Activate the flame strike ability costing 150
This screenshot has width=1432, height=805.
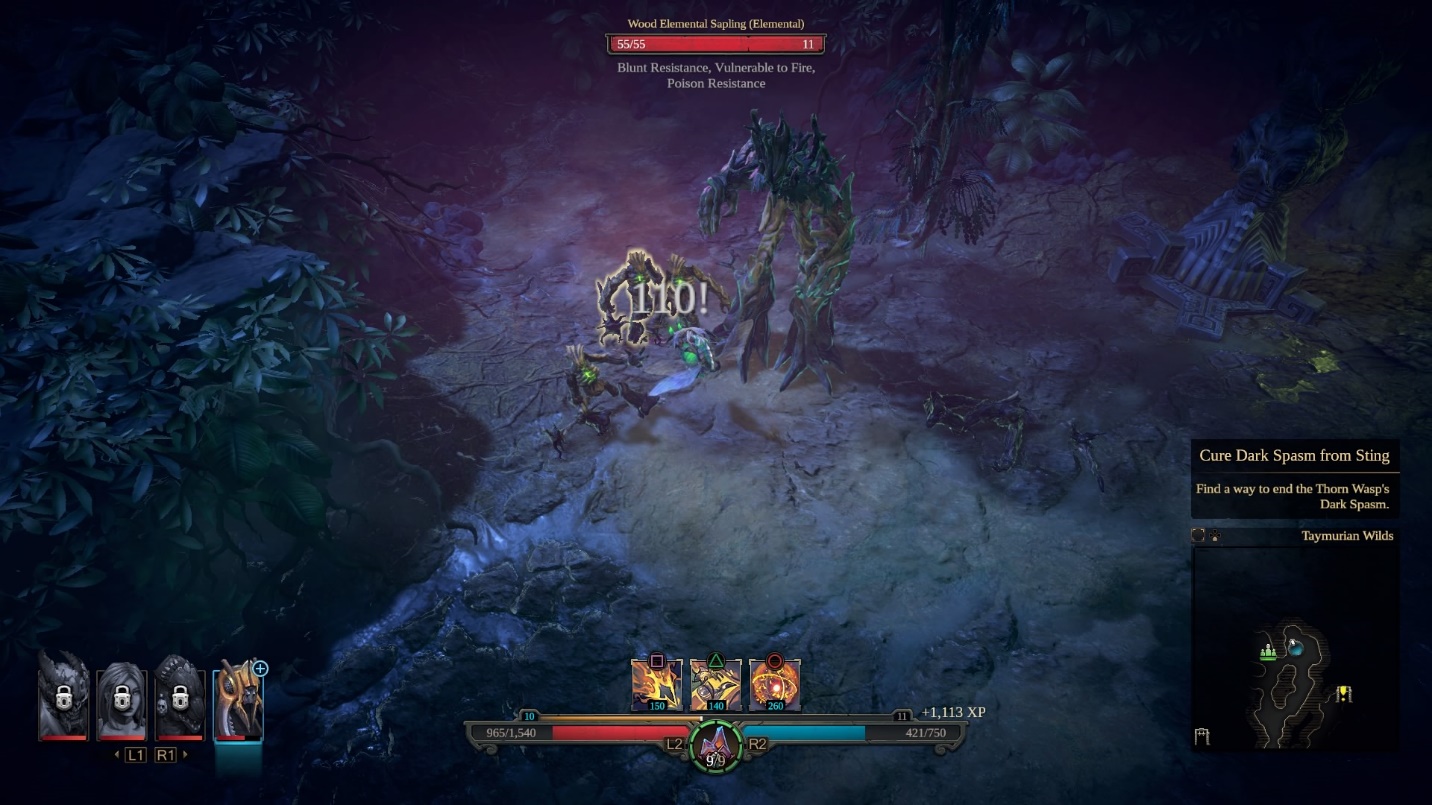click(x=656, y=686)
